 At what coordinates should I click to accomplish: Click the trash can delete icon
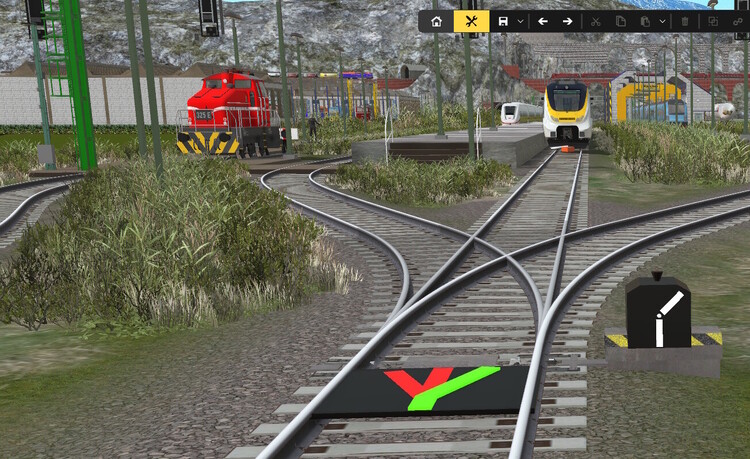click(x=685, y=21)
